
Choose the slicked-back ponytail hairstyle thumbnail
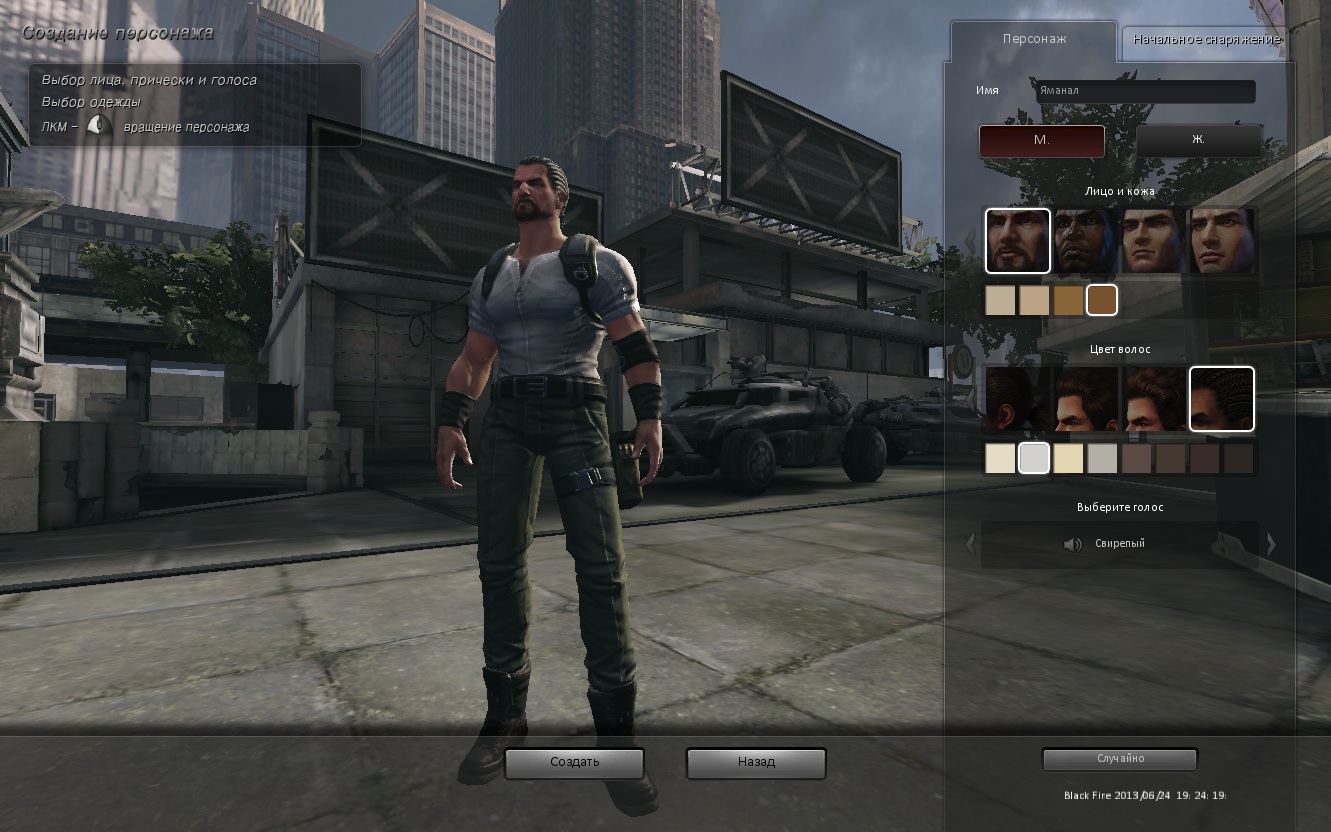1017,399
